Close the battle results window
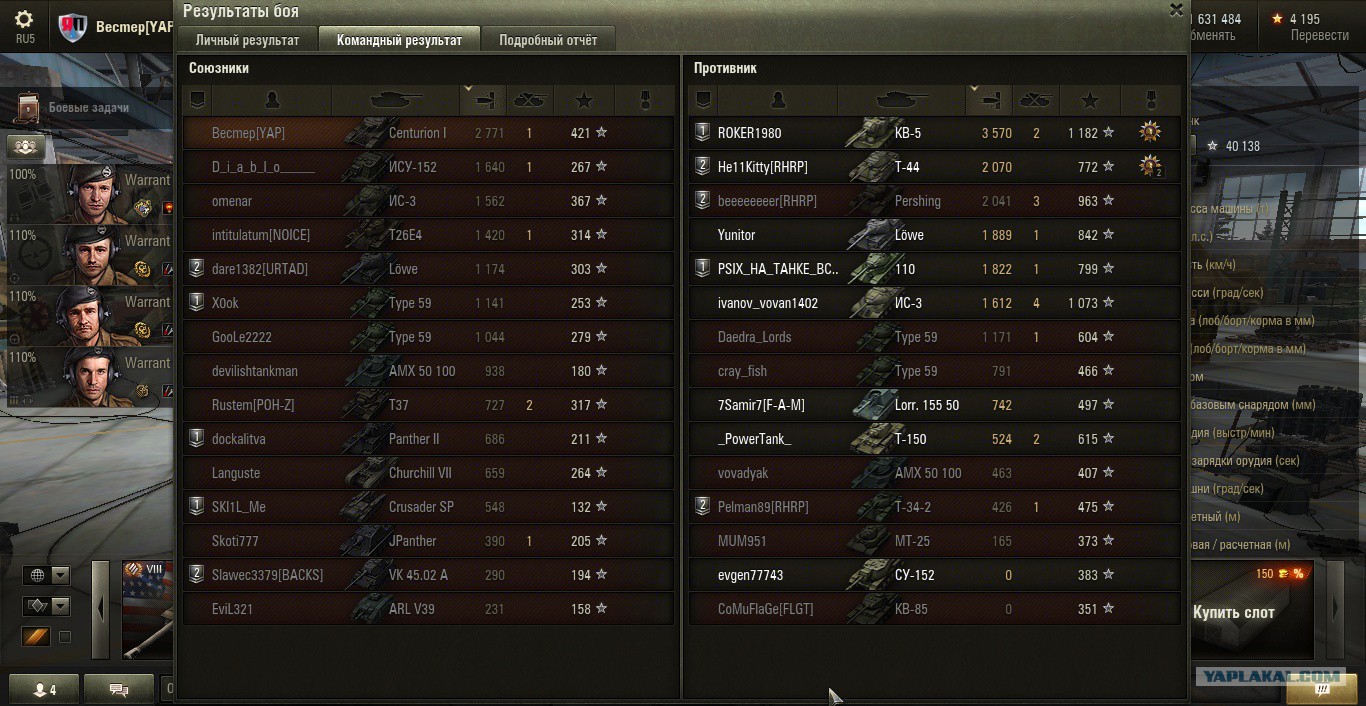Screen dimensions: 1366x706 pyautogui.click(x=1176, y=10)
